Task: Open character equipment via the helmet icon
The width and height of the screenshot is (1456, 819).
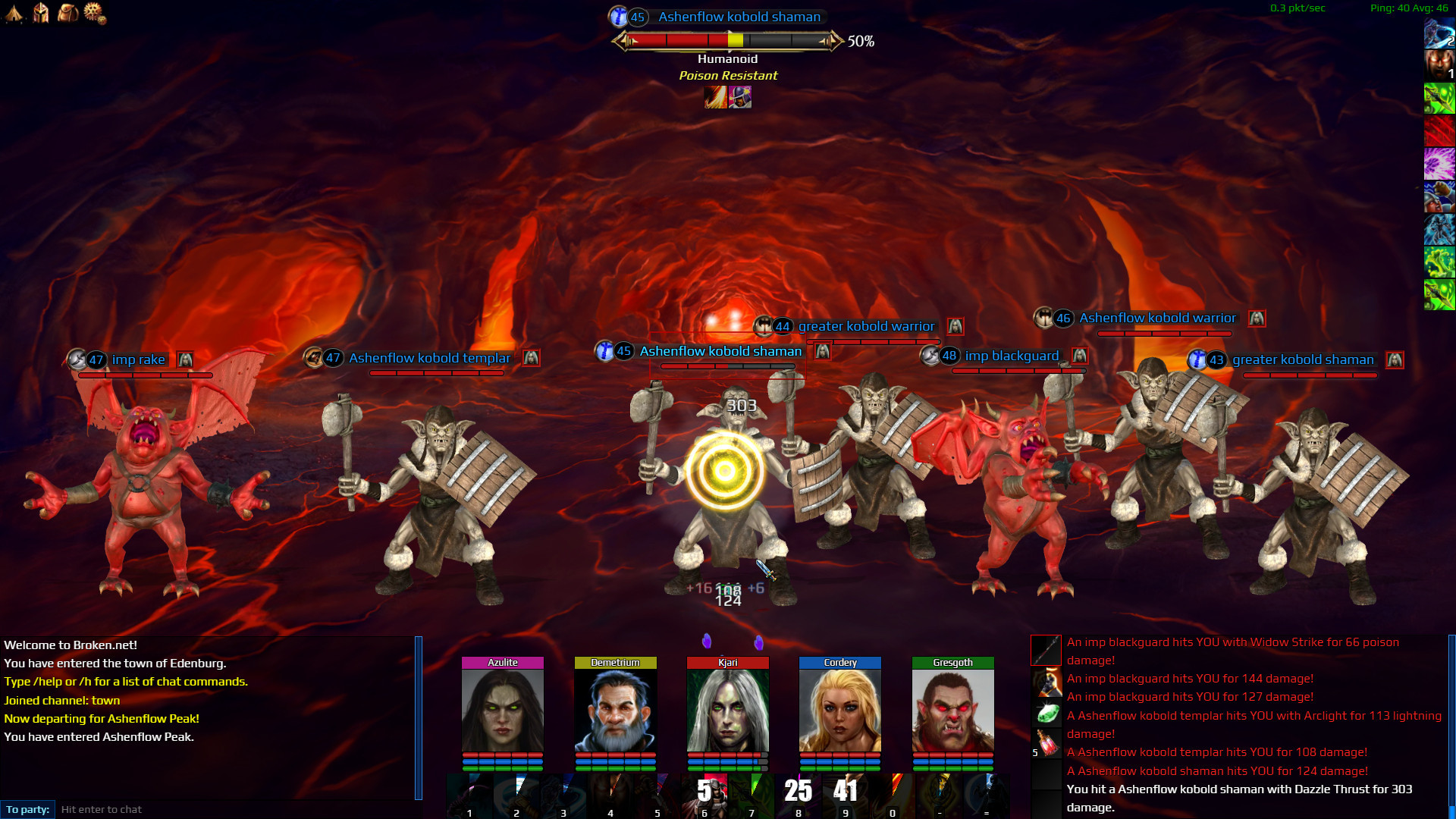Action: [41, 14]
